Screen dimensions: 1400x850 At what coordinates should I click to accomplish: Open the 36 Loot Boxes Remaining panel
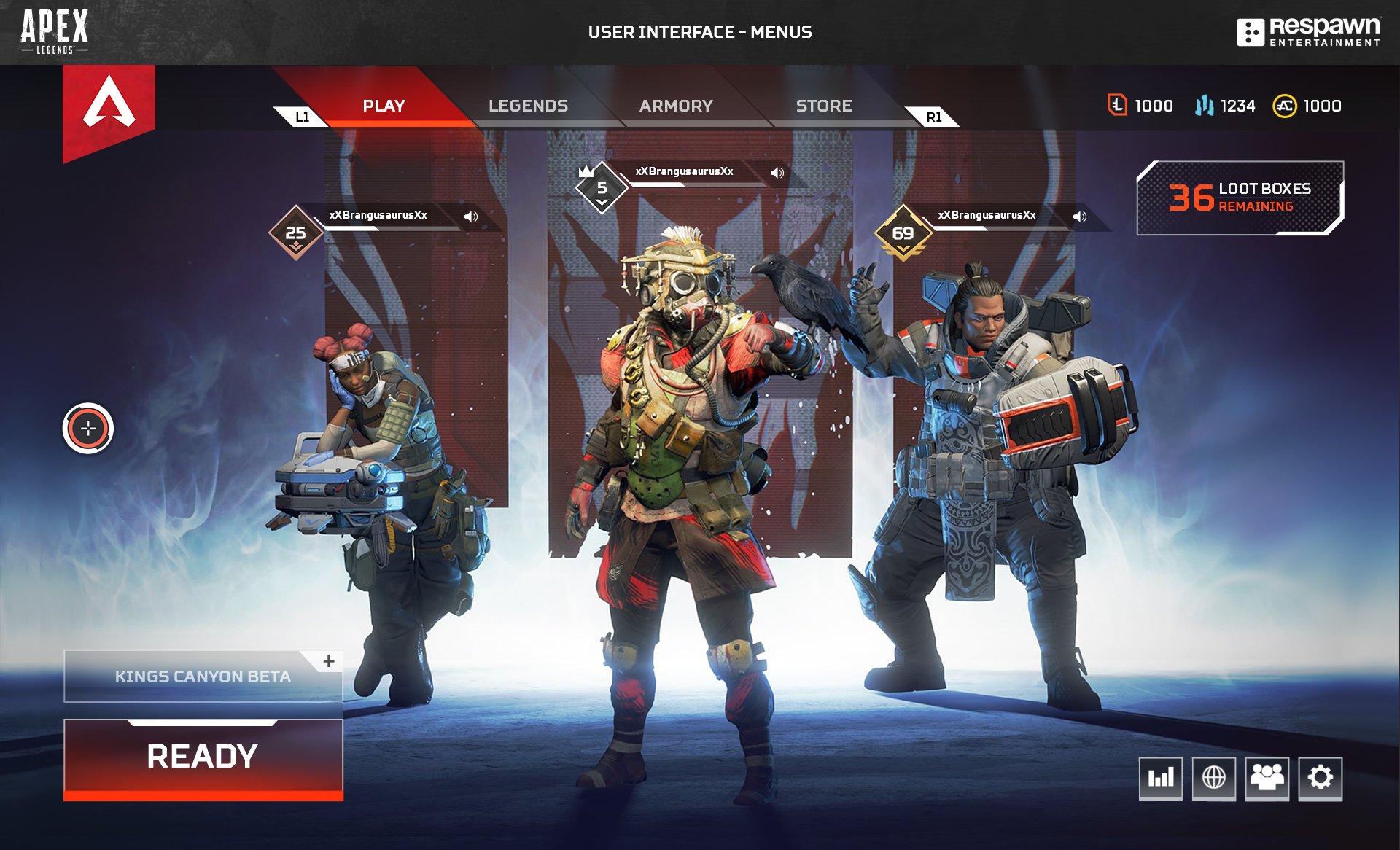coord(1240,198)
